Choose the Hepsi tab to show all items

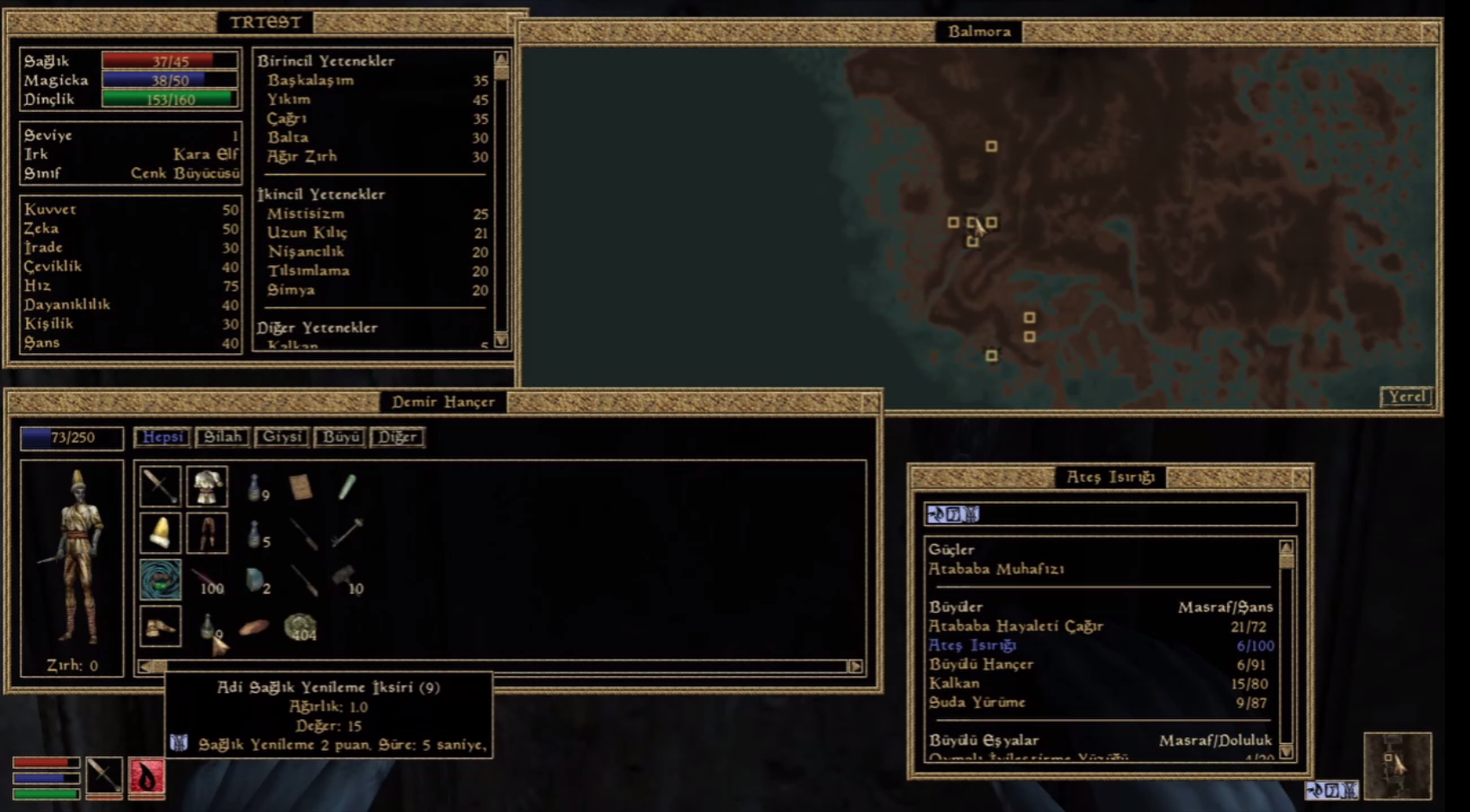click(x=162, y=437)
